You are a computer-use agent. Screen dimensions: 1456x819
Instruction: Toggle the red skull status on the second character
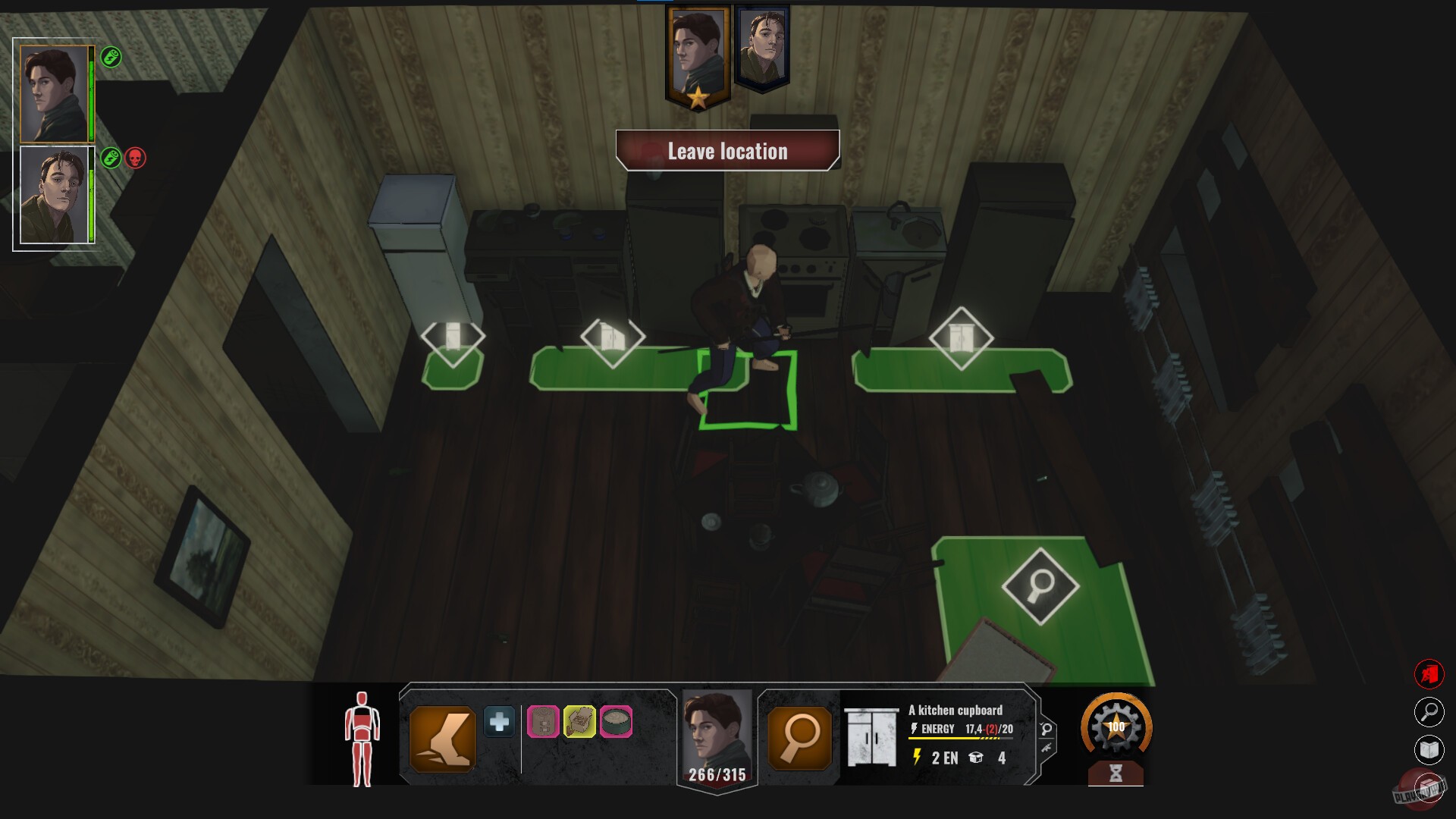pos(136,158)
